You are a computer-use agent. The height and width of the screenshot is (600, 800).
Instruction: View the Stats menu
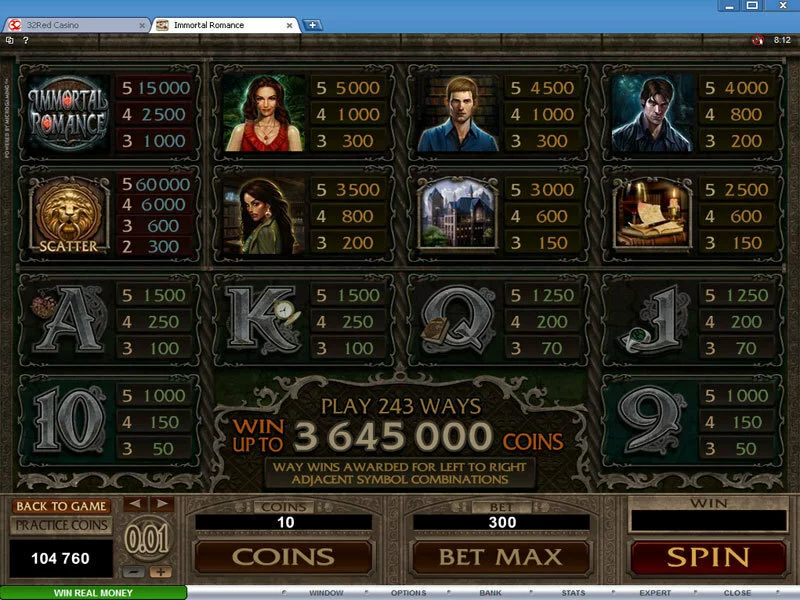573,593
